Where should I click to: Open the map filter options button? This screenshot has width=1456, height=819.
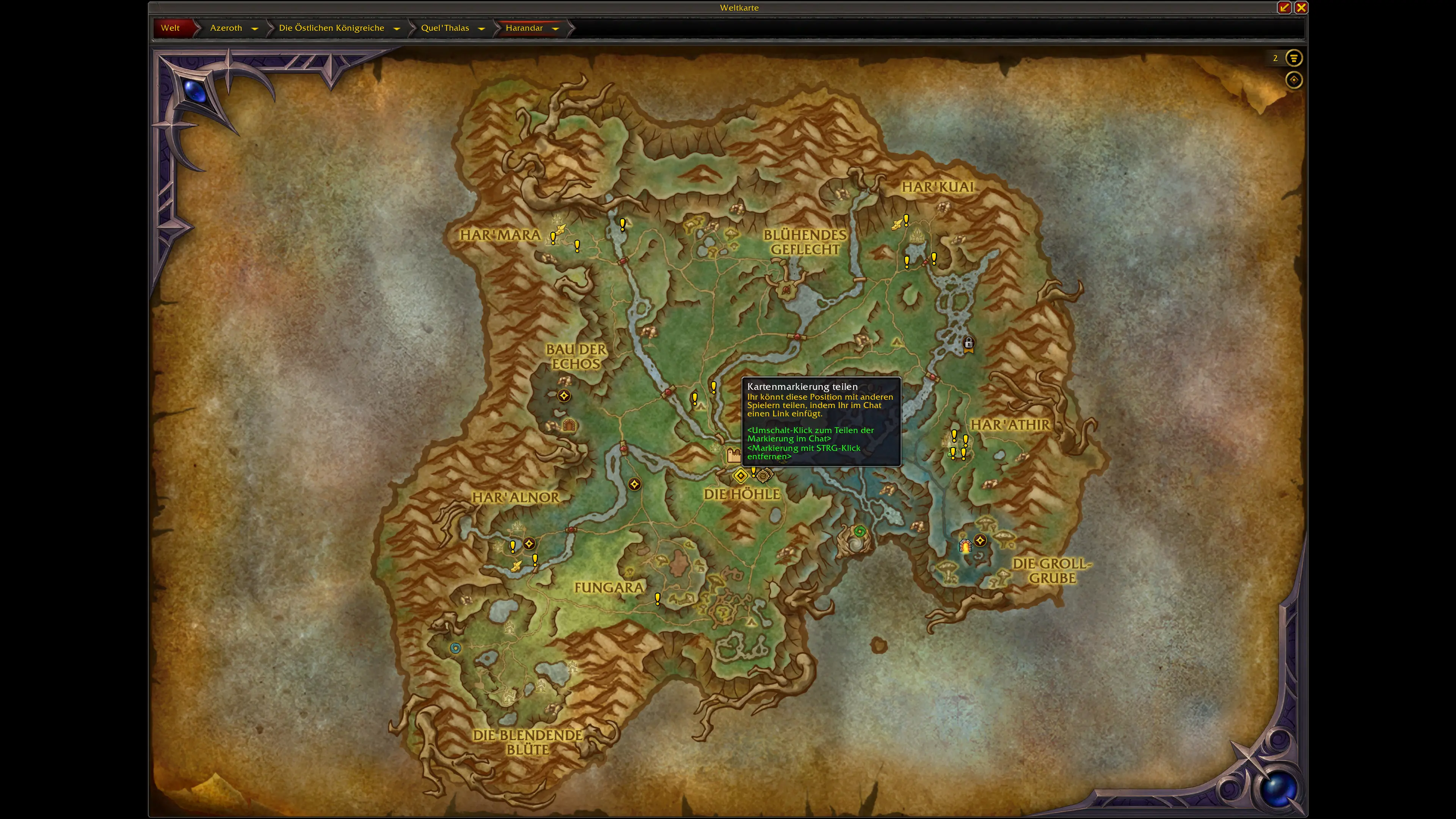pos(1294,58)
